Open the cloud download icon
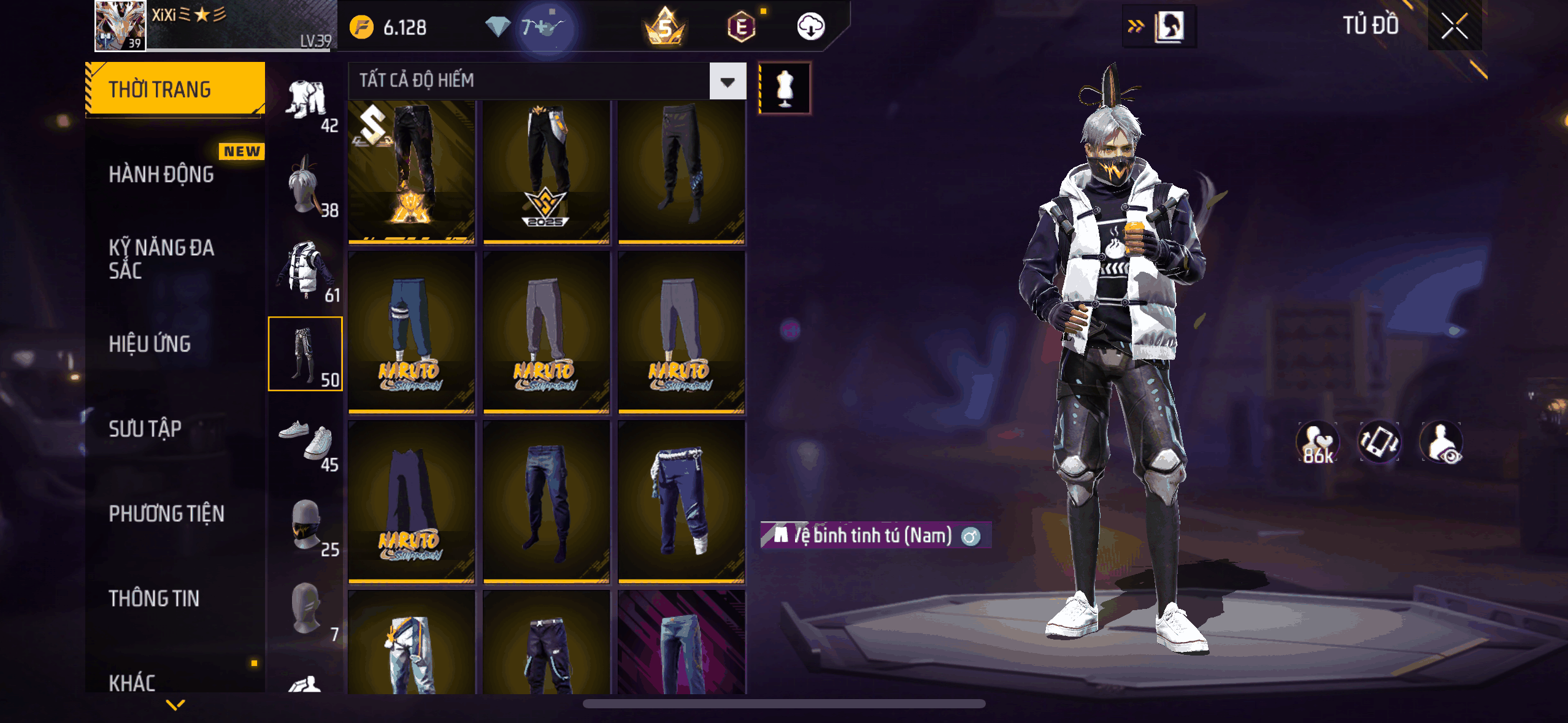 [x=810, y=27]
